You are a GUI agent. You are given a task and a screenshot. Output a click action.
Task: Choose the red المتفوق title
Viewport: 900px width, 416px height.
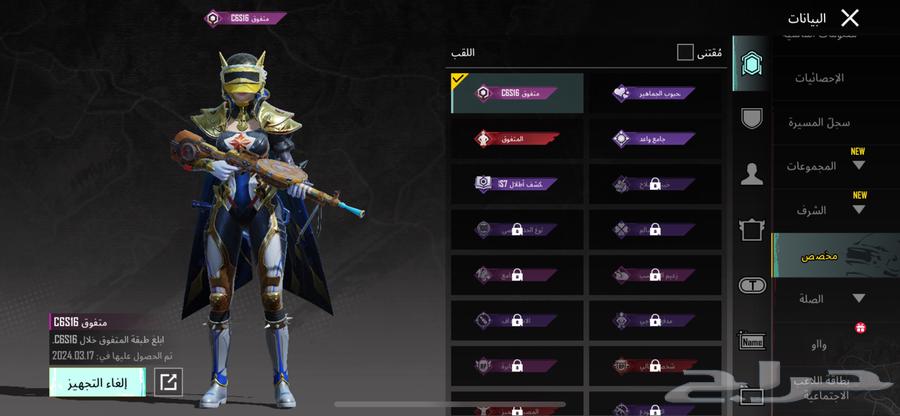click(x=518, y=139)
